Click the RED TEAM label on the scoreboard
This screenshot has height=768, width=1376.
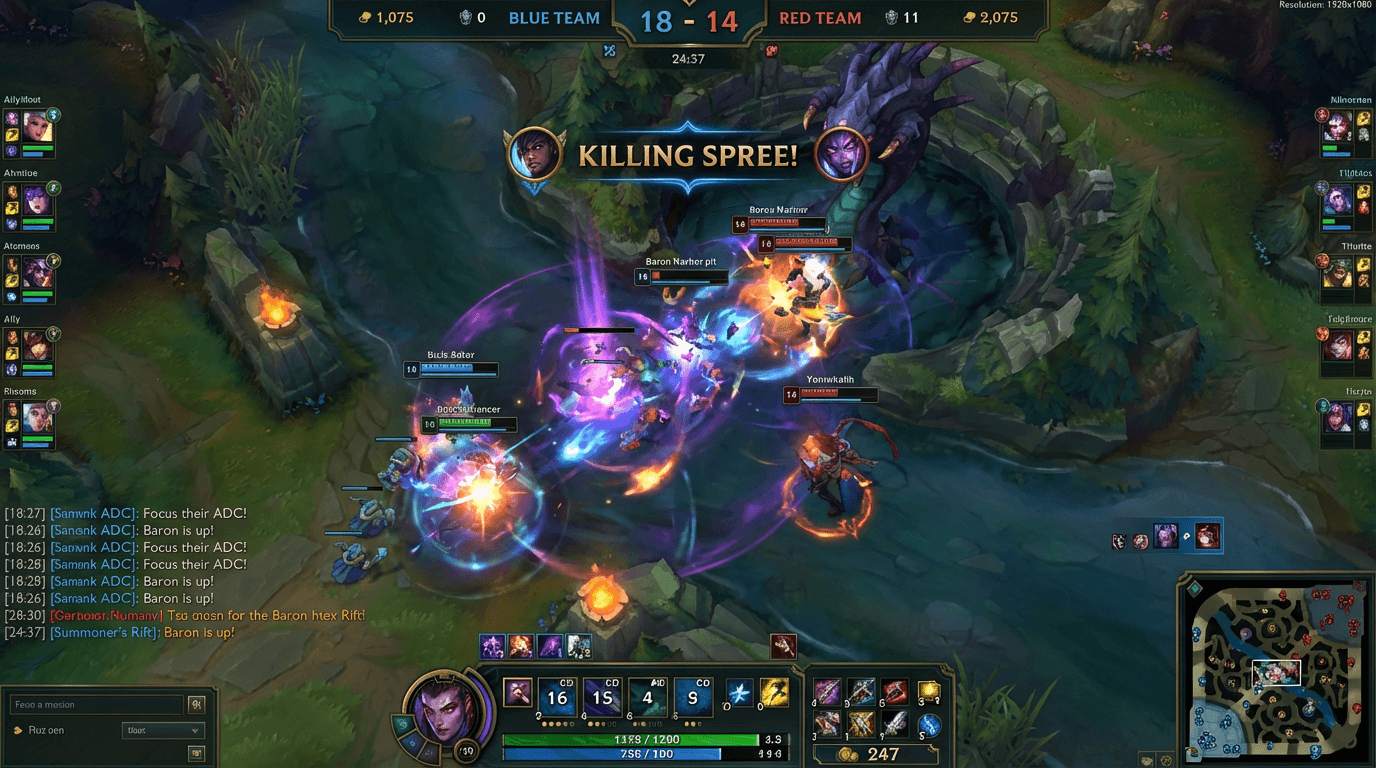click(x=820, y=17)
